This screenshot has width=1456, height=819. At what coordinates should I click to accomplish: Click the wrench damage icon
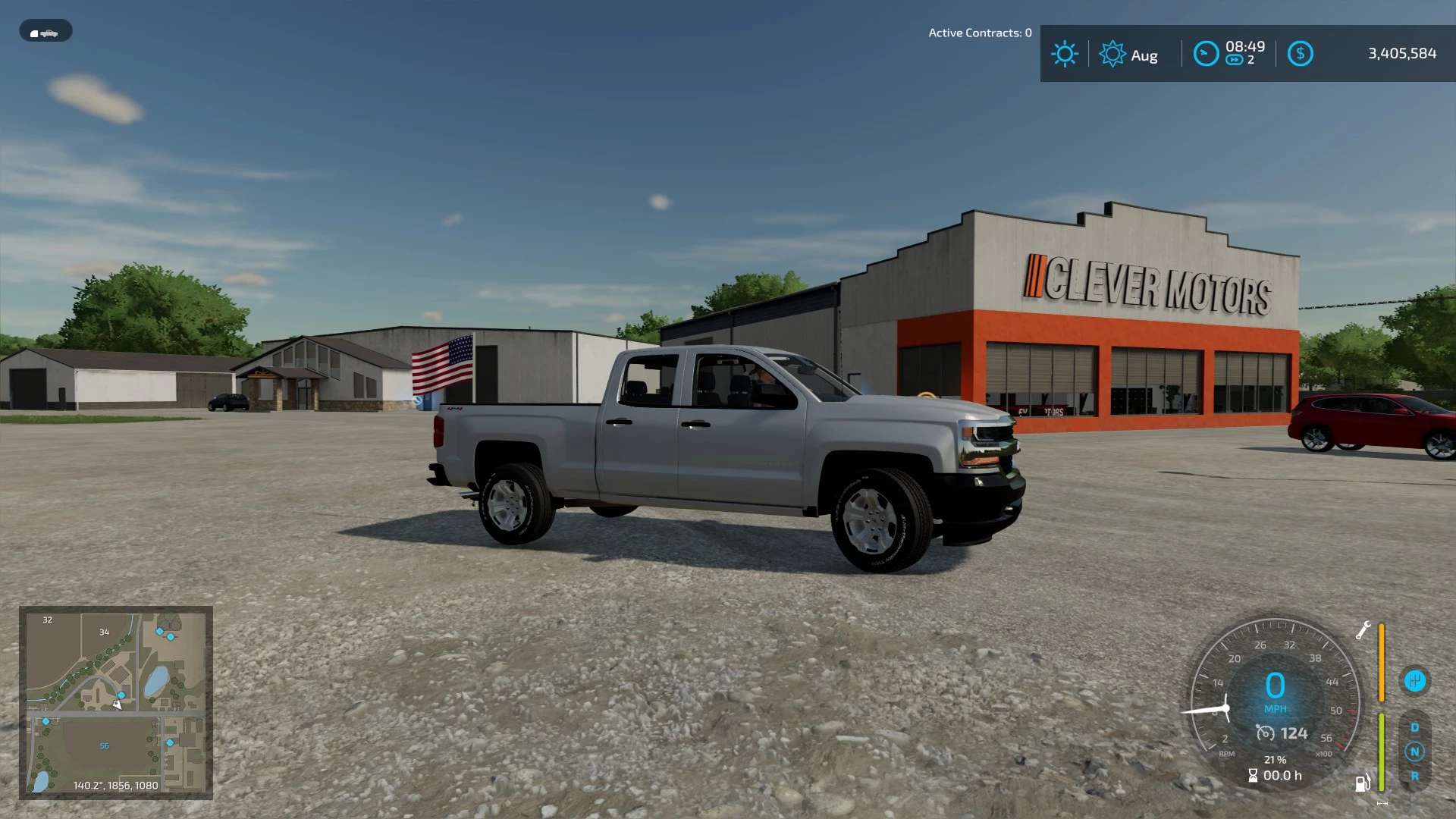coord(1363,630)
